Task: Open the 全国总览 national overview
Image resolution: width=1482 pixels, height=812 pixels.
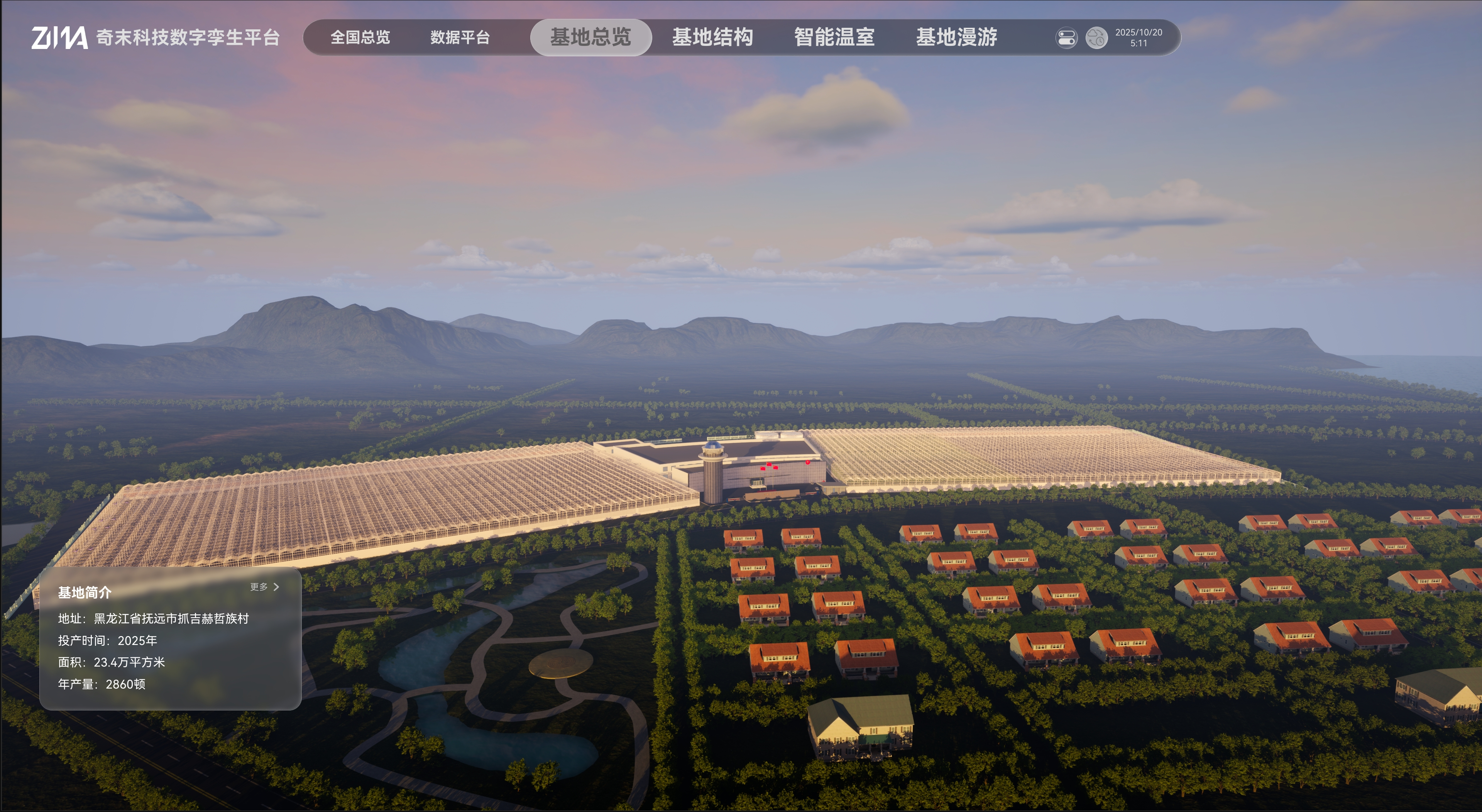Action: tap(360, 38)
